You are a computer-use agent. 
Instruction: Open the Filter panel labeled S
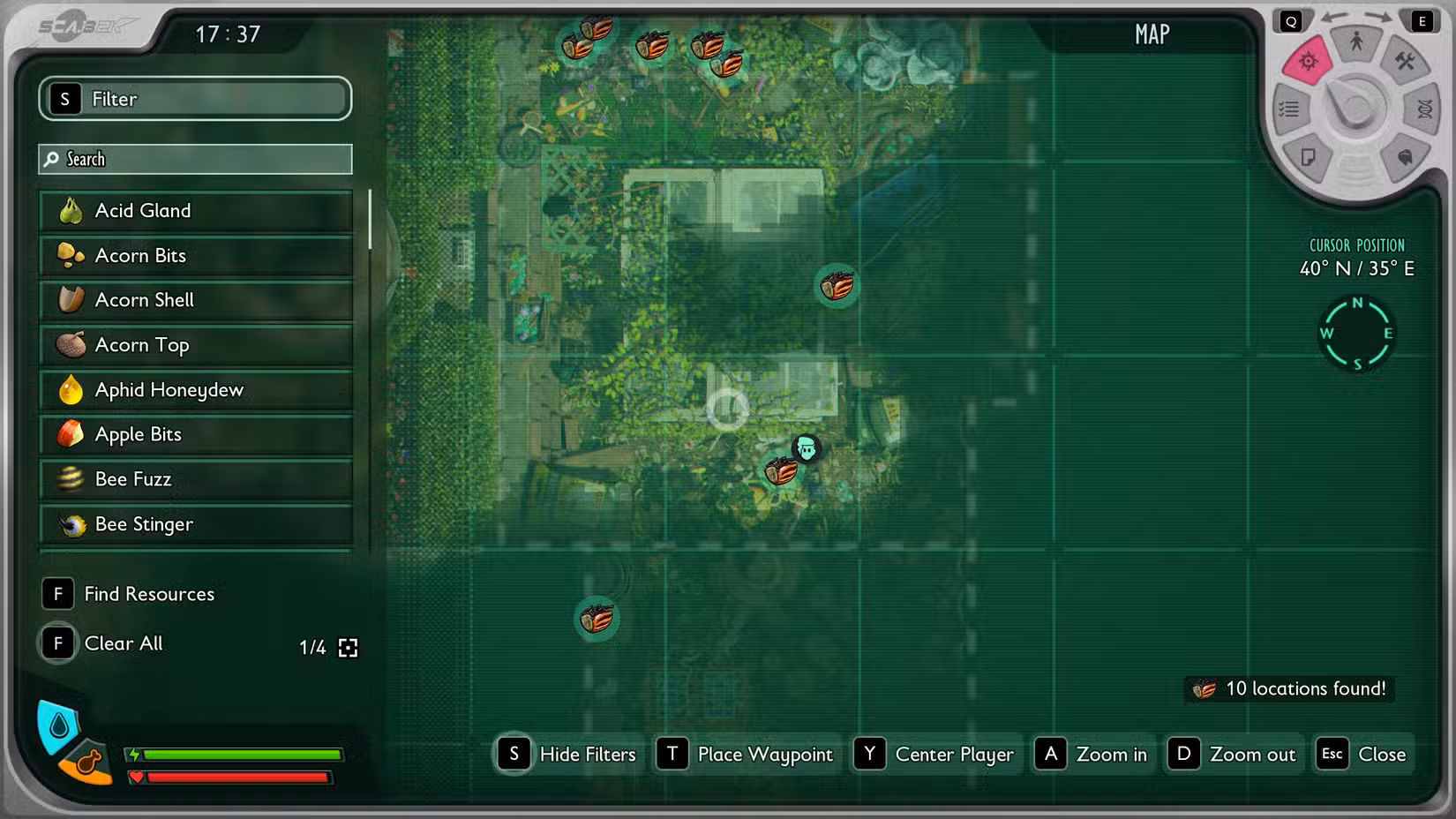pos(194,99)
